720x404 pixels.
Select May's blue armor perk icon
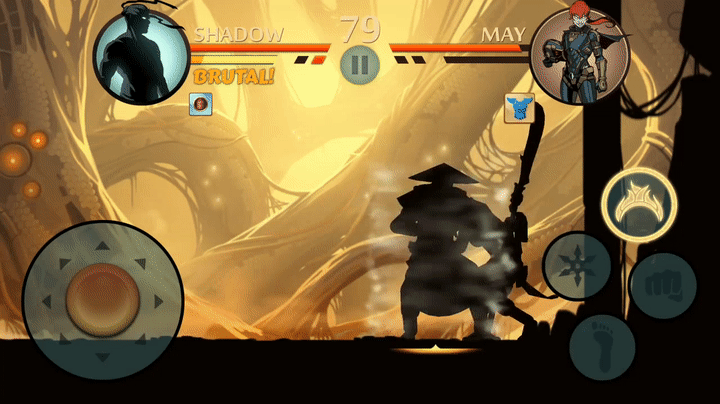(x=519, y=108)
